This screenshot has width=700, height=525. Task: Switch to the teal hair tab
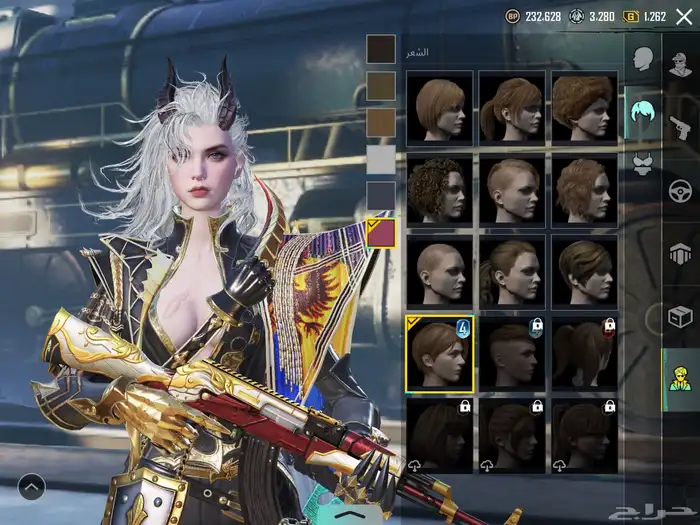coord(643,112)
